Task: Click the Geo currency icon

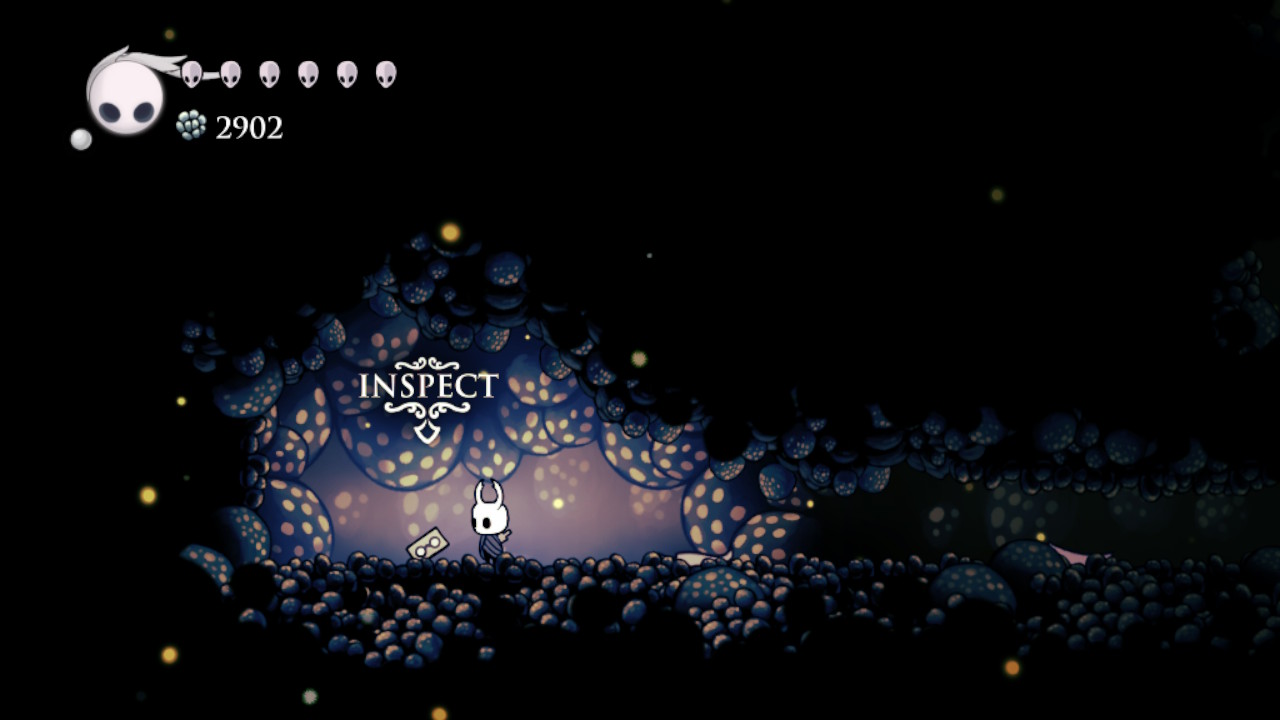Action: pos(190,126)
